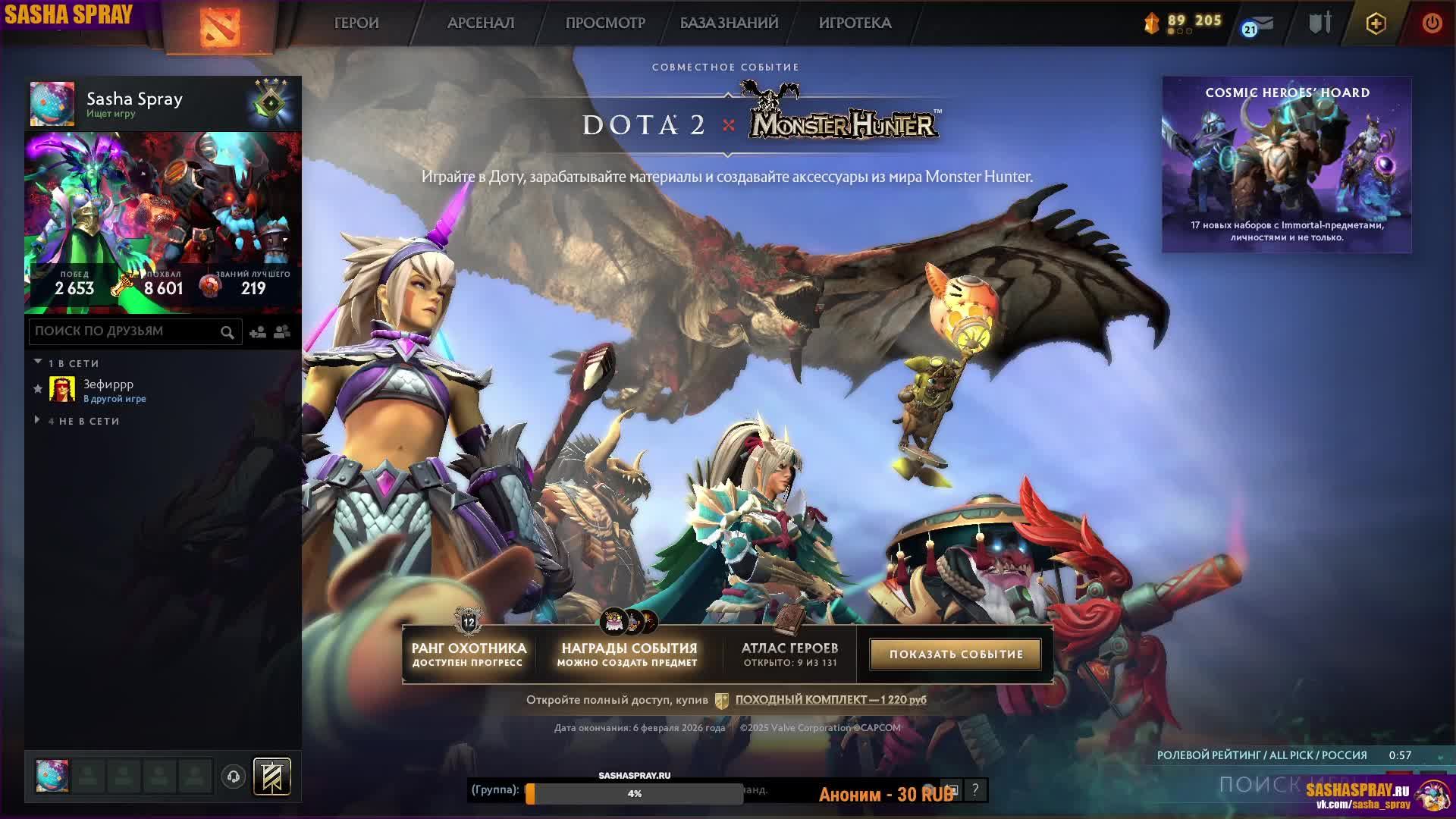Click the red power quit button
Viewport: 1456px width, 819px height.
1432,23
